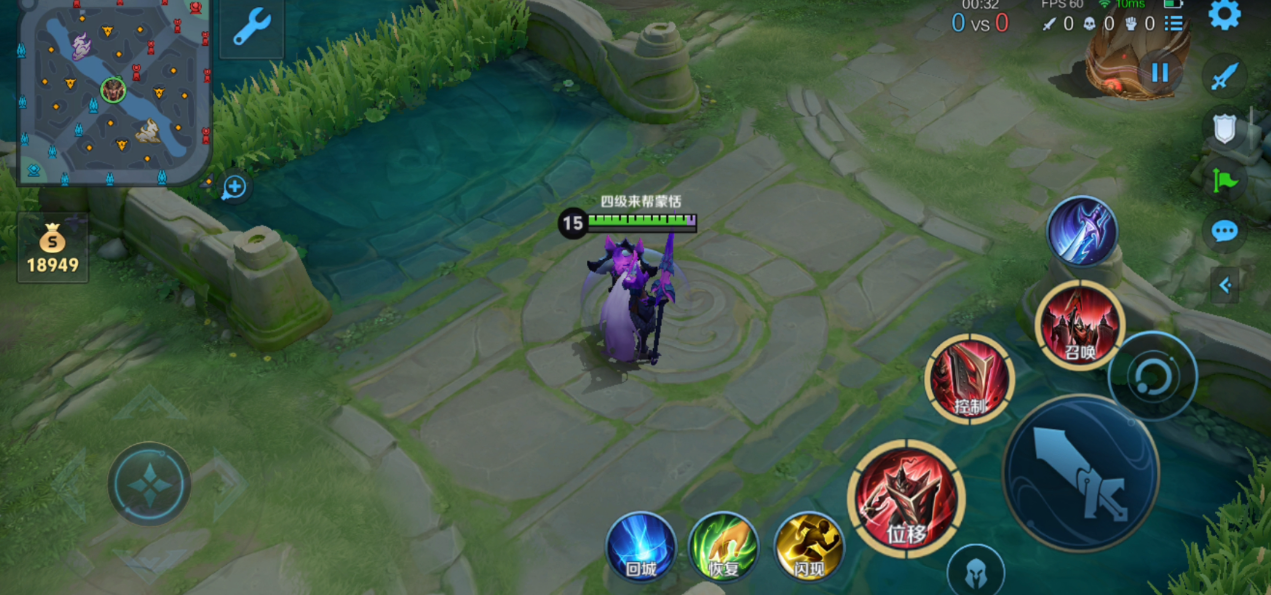
Task: Trigger the 控制 control skill
Action: (x=969, y=378)
